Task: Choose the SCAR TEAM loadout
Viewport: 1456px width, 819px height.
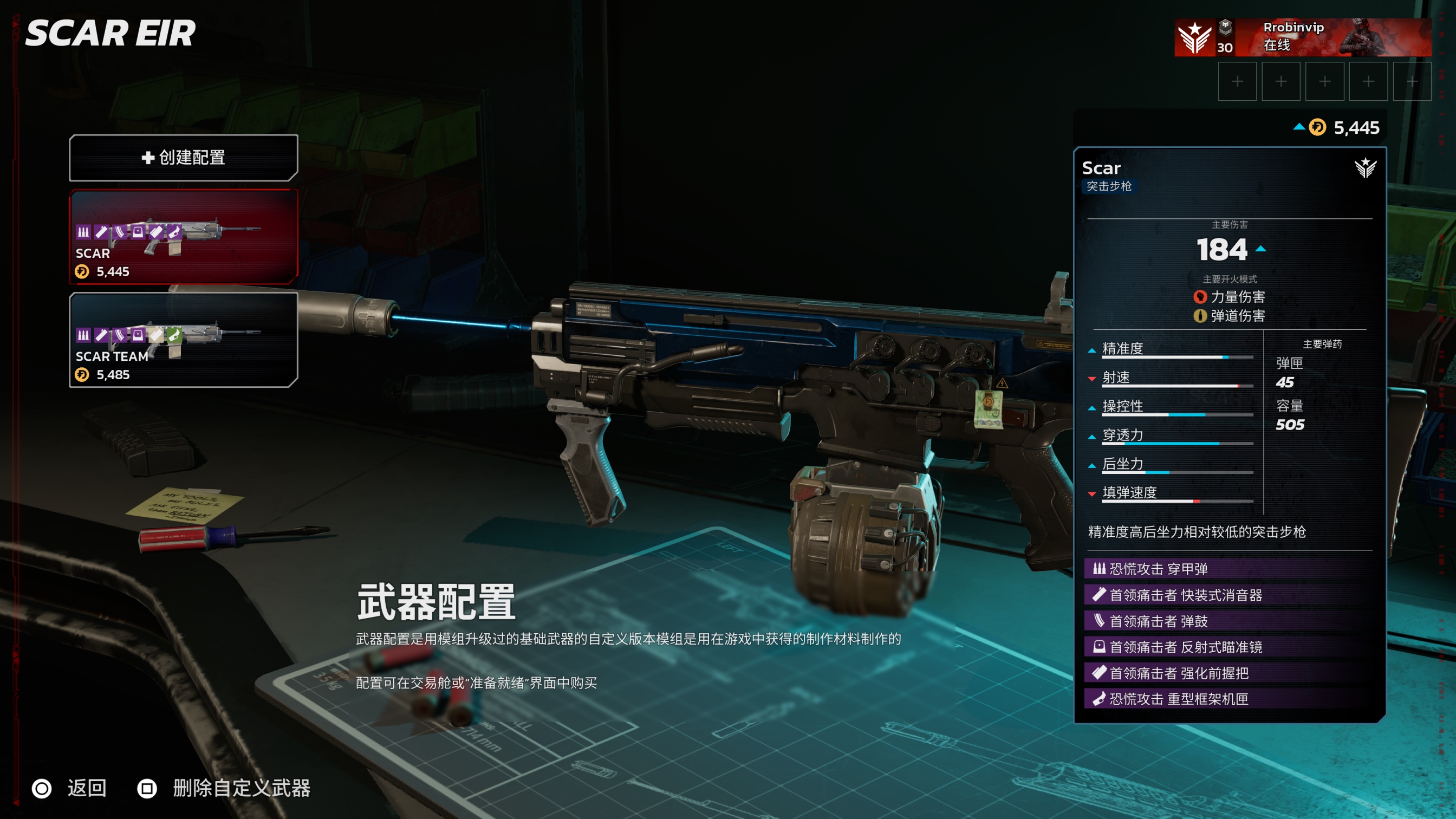Action: click(x=183, y=340)
